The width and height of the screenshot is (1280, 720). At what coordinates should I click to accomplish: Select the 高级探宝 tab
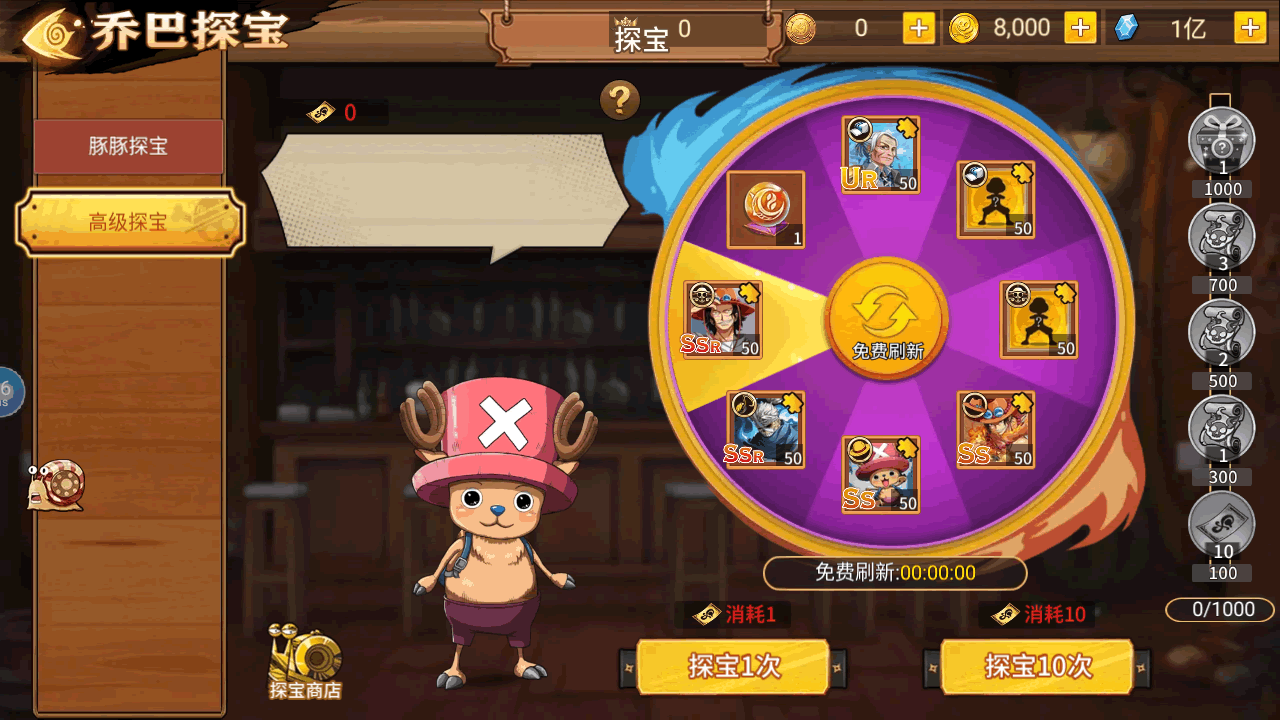click(x=130, y=222)
